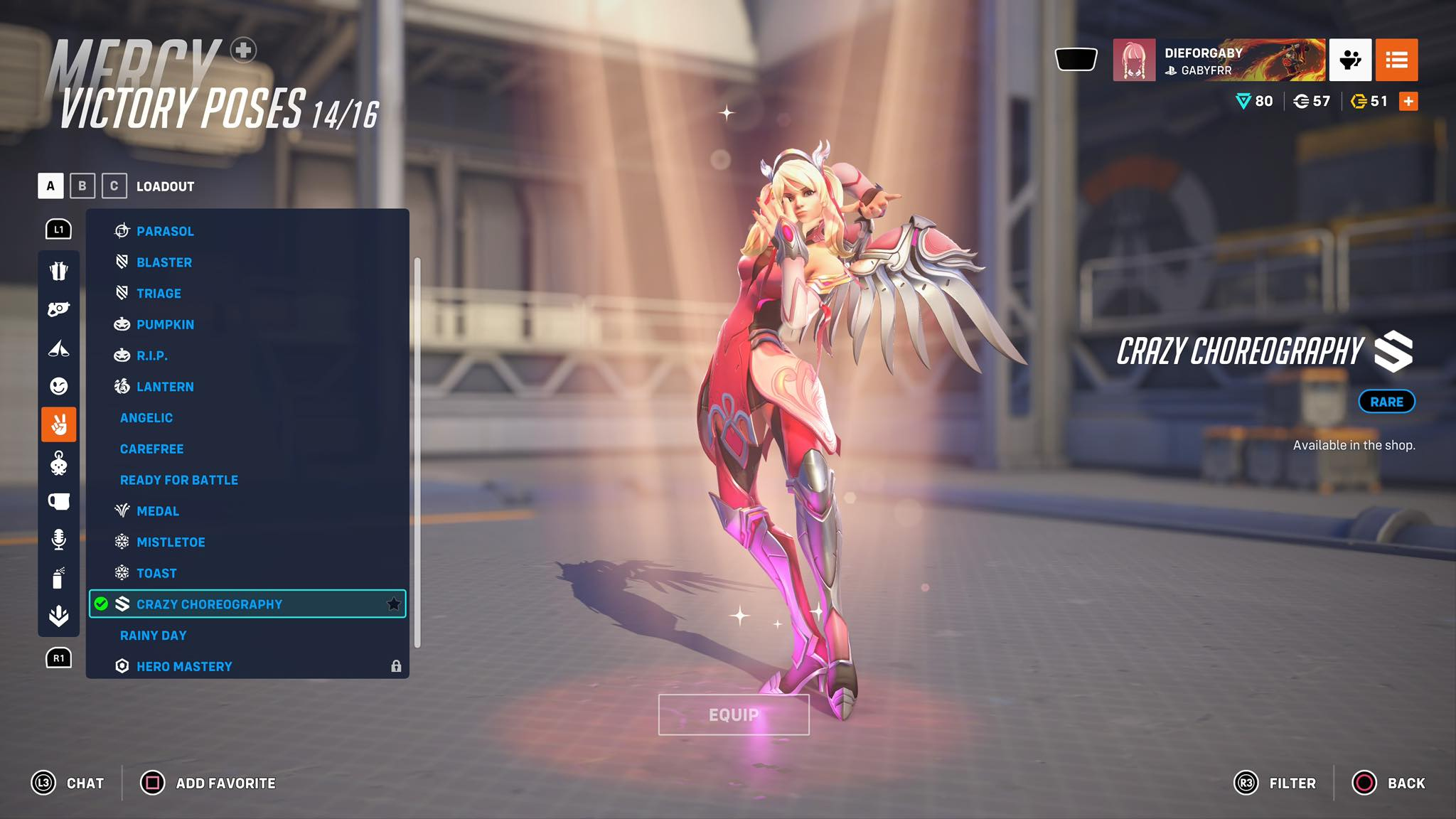
Task: Switch to loadout C
Action: 114,186
